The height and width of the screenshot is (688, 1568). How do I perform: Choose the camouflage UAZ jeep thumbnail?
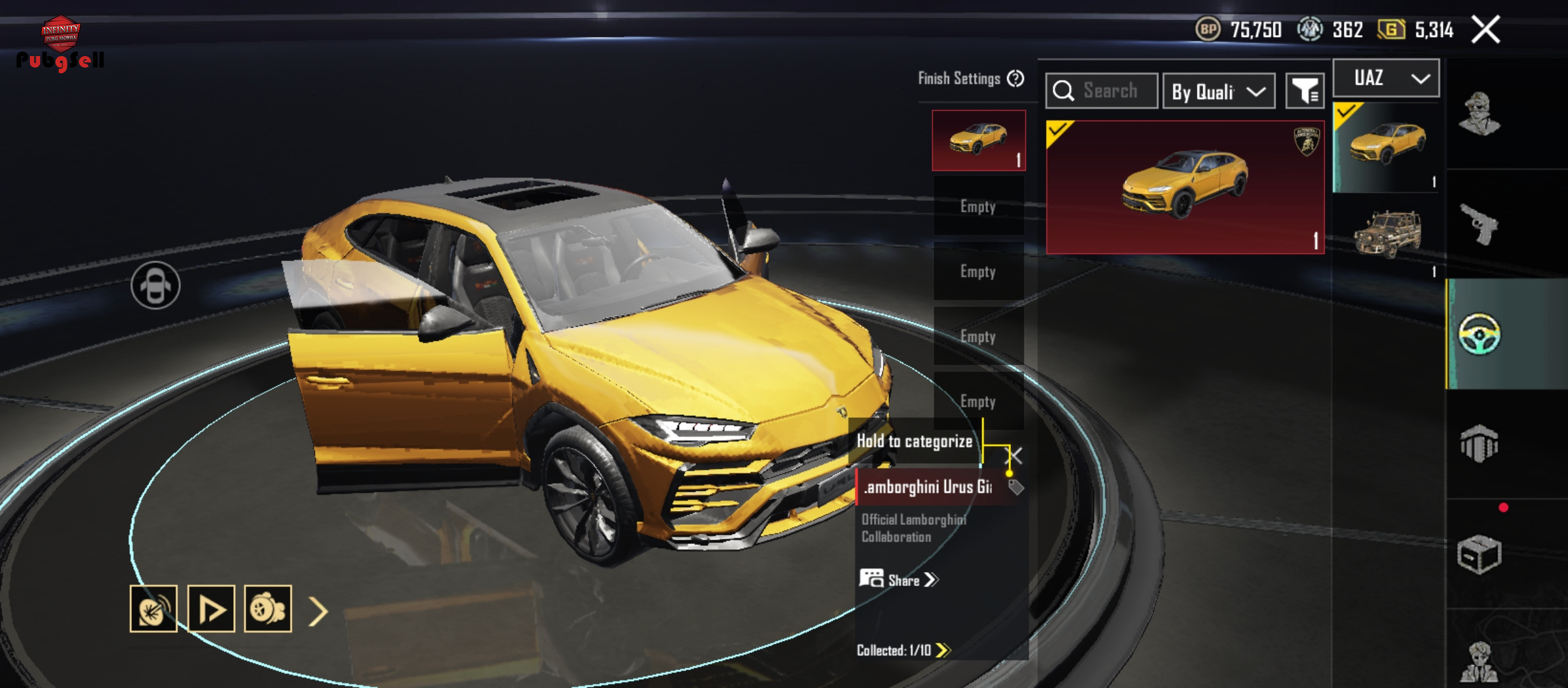[x=1387, y=234]
